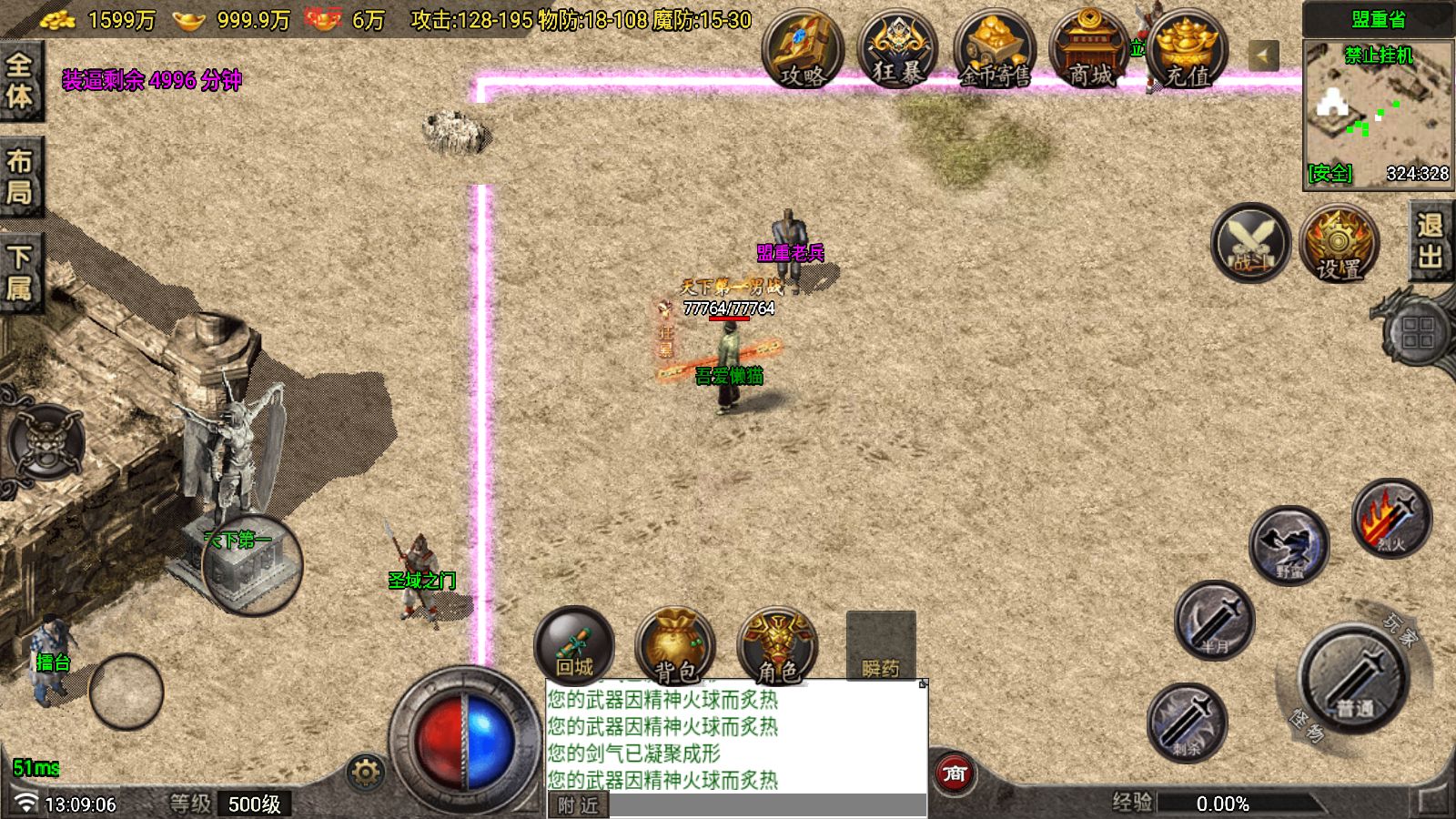Image resolution: width=1456 pixels, height=819 pixels.
Task: Open the 设置 settings menu
Action: point(1339,244)
